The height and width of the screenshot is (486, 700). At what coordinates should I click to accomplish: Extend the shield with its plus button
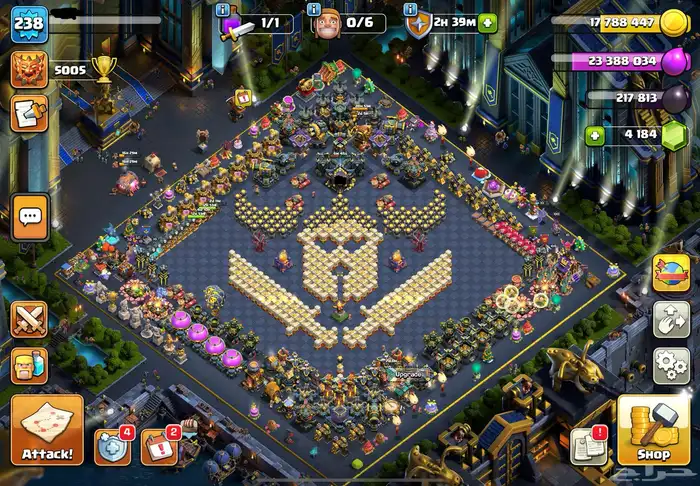(487, 23)
